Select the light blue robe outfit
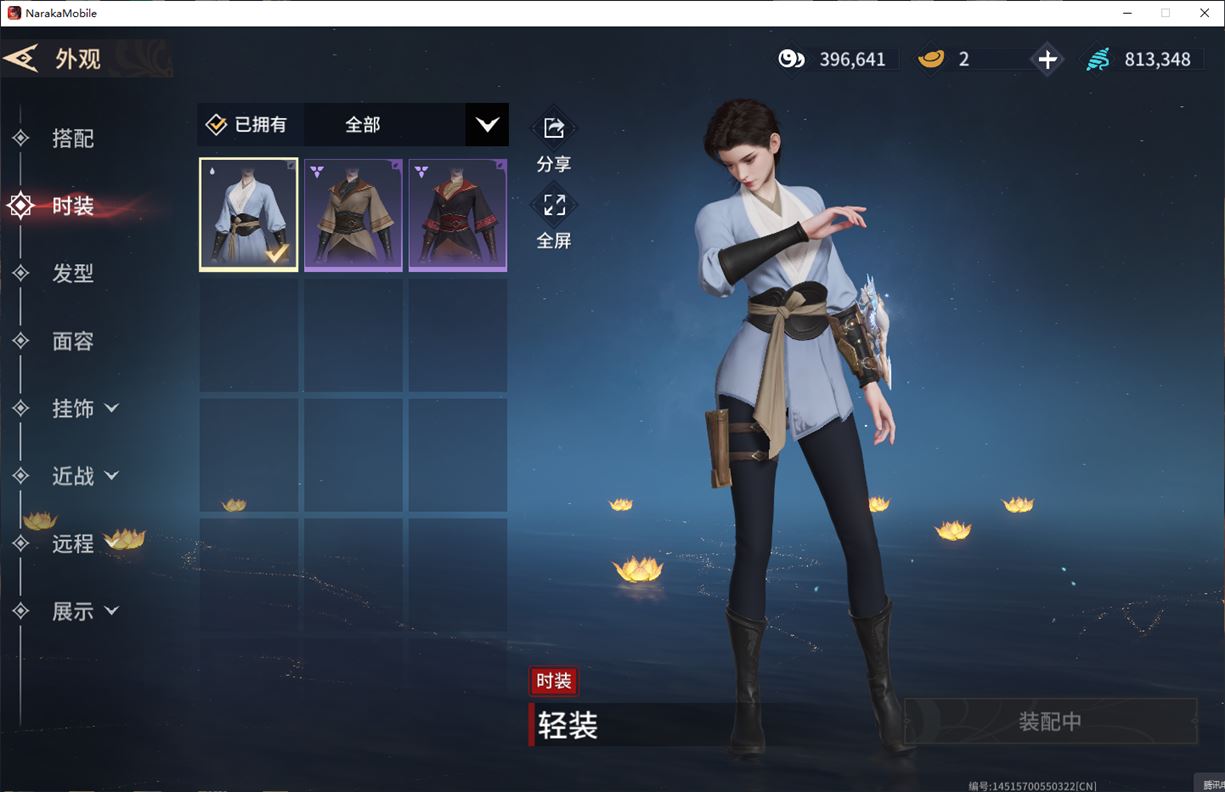Image resolution: width=1225 pixels, height=792 pixels. [x=249, y=214]
